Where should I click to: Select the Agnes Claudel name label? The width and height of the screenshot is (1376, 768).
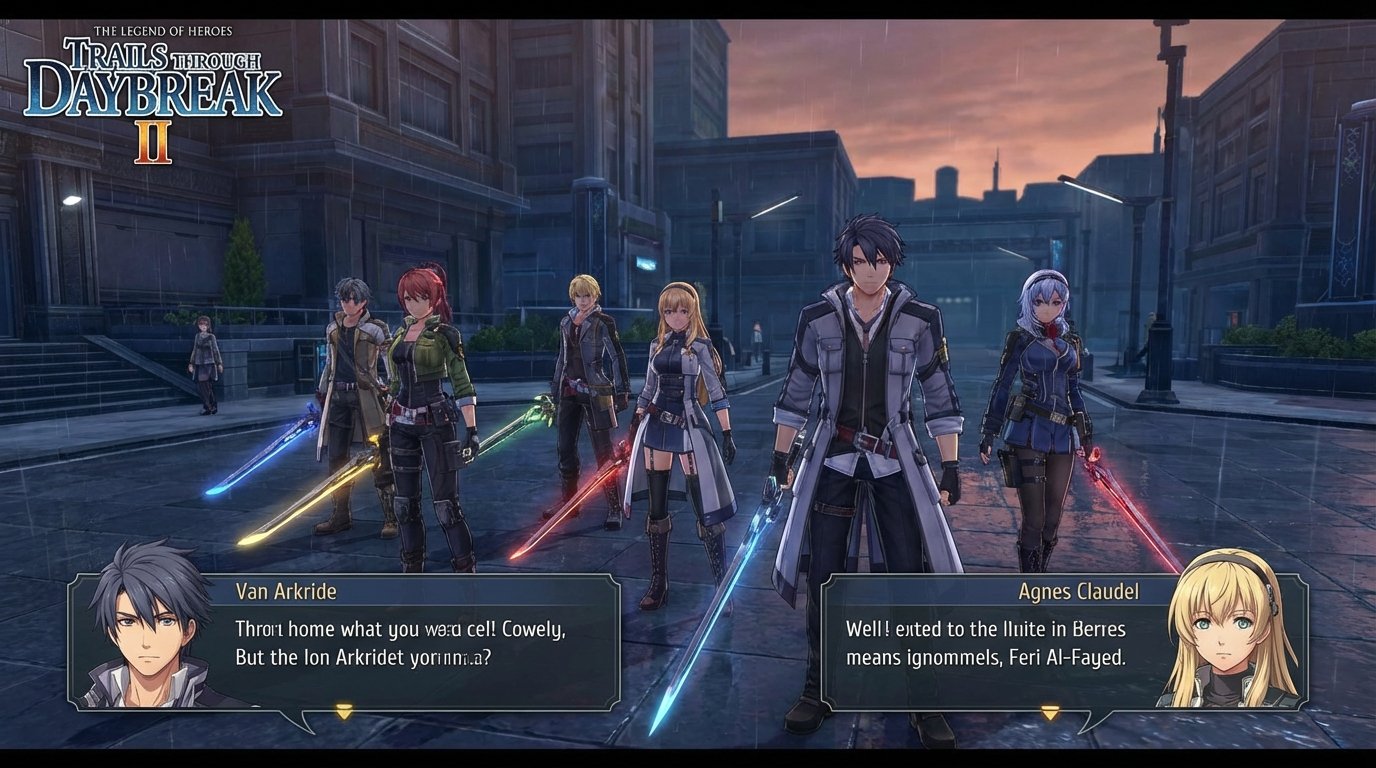(1078, 593)
